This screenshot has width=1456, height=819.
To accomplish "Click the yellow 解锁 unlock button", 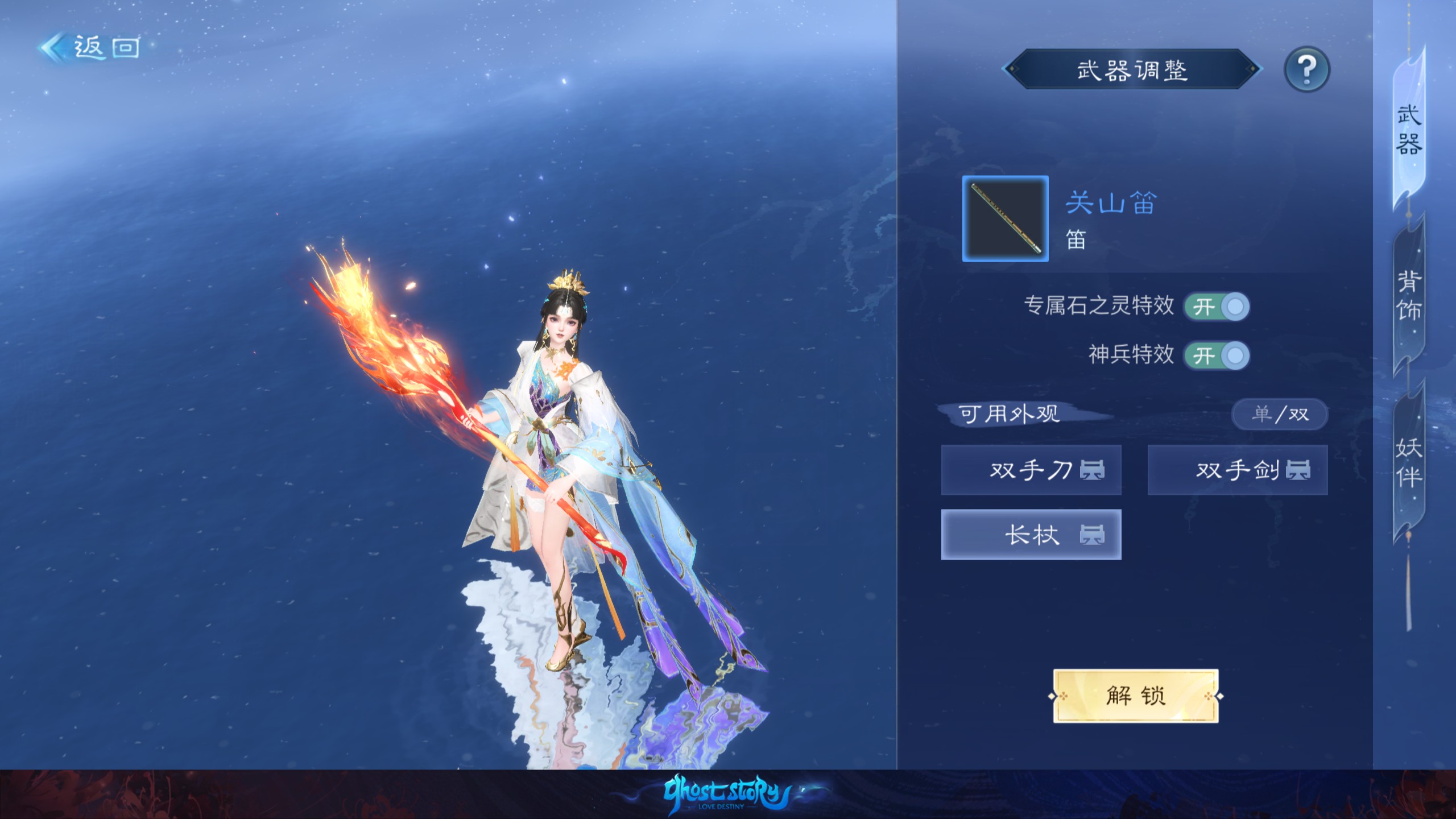I will tap(1136, 696).
